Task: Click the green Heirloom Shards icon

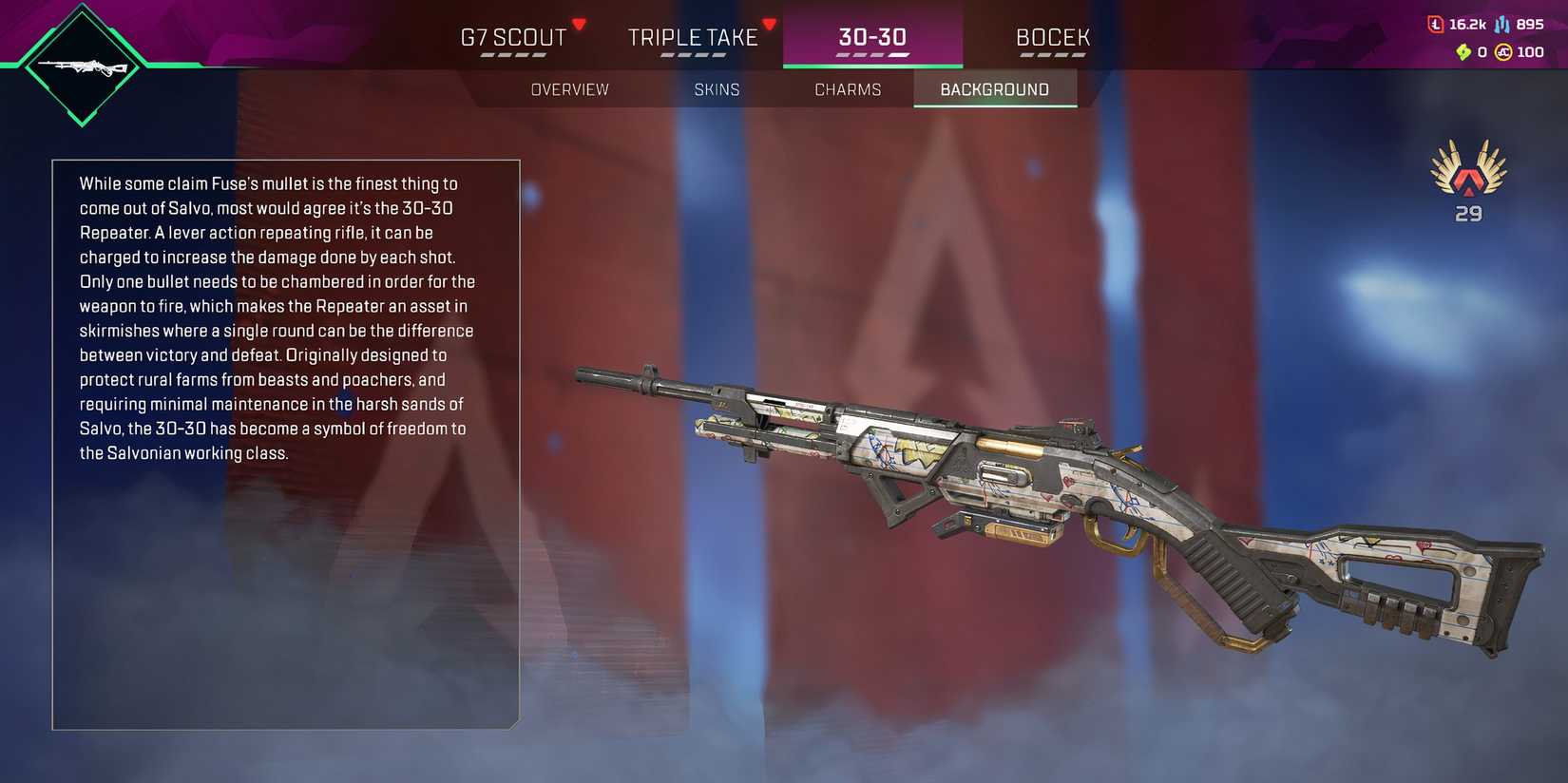Action: tap(1463, 52)
